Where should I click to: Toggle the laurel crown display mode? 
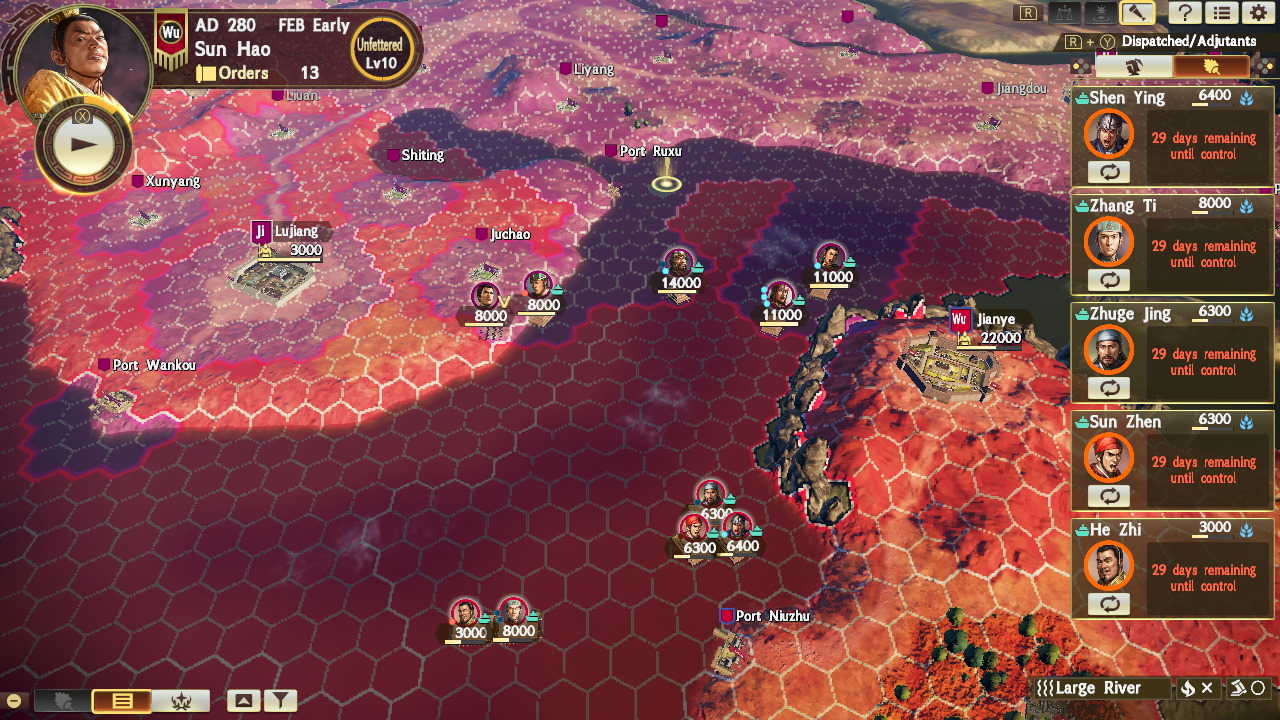[181, 699]
